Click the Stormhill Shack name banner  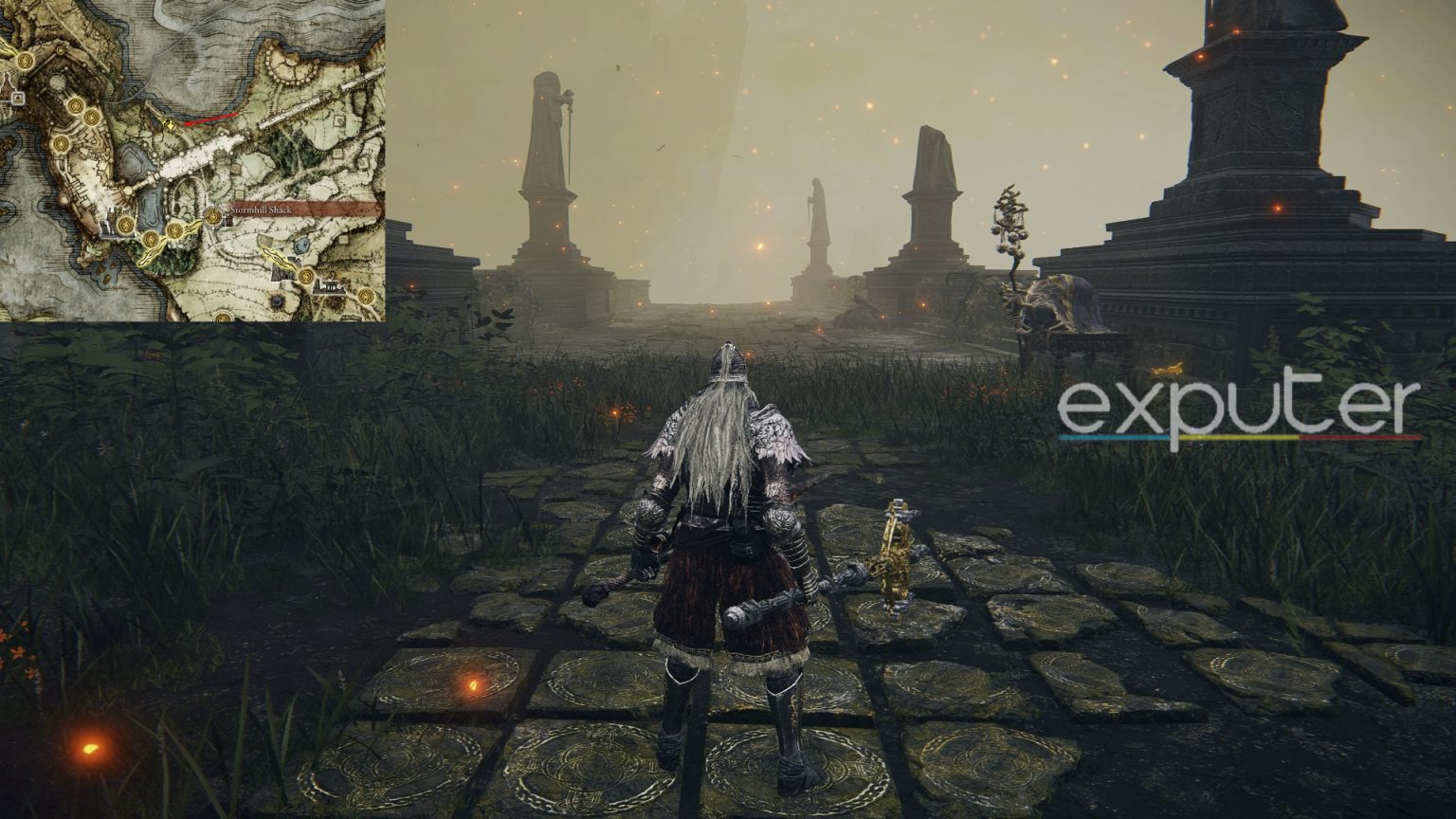262,209
